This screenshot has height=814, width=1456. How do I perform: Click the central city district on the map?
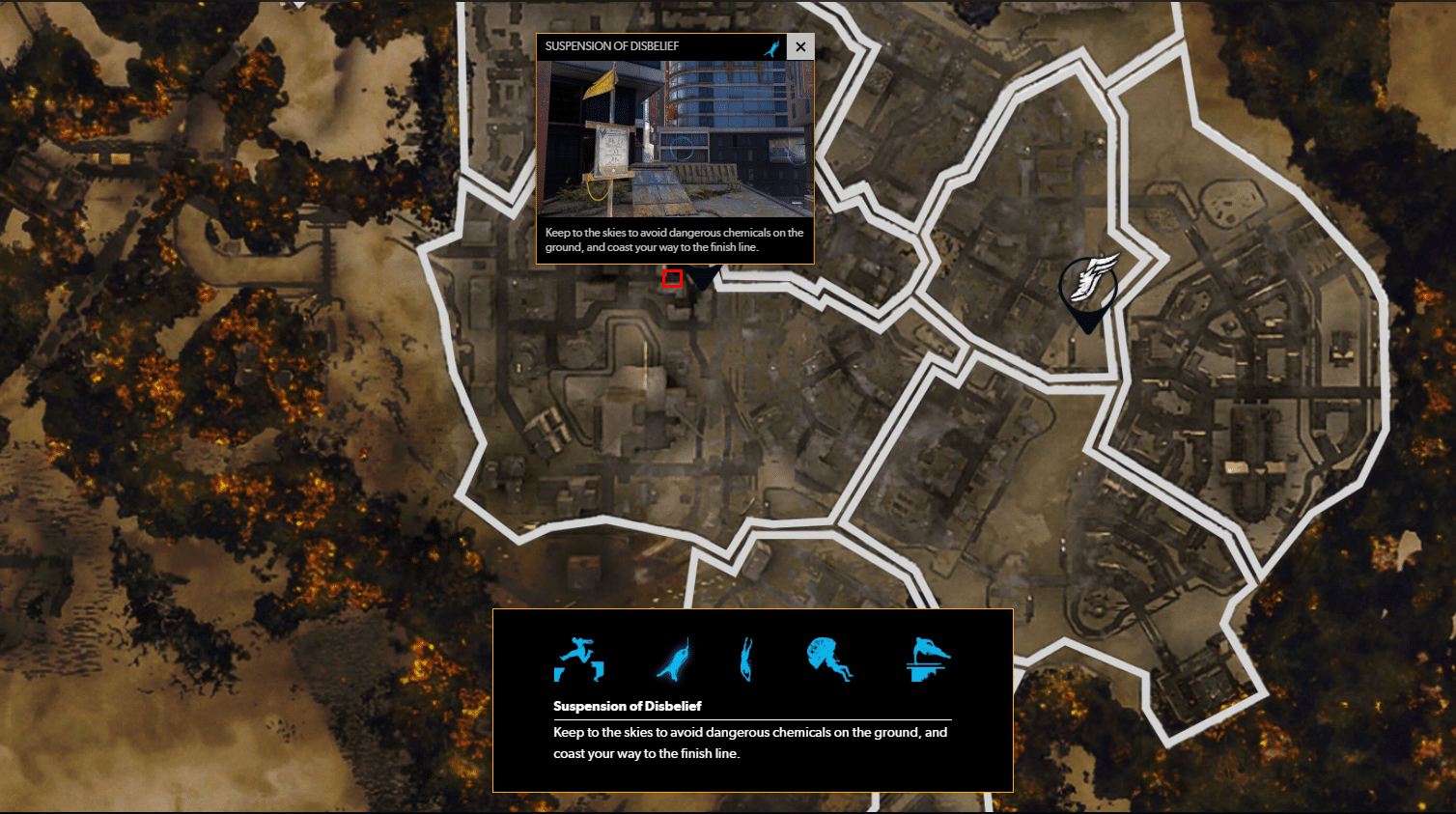[628, 406]
